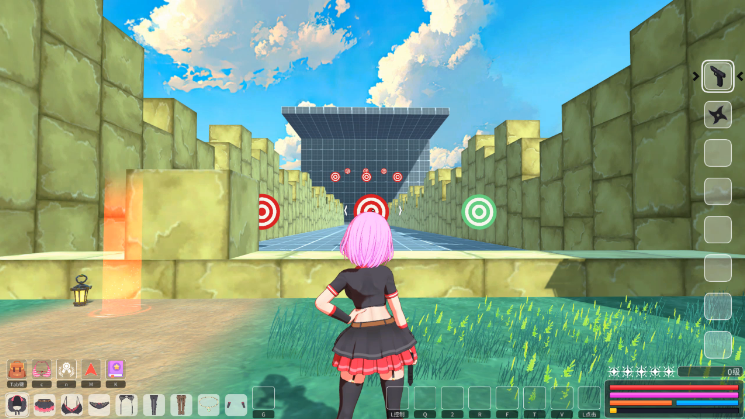The height and width of the screenshot is (419, 745).
Task: Open the red arrow map icon
Action: (x=91, y=369)
